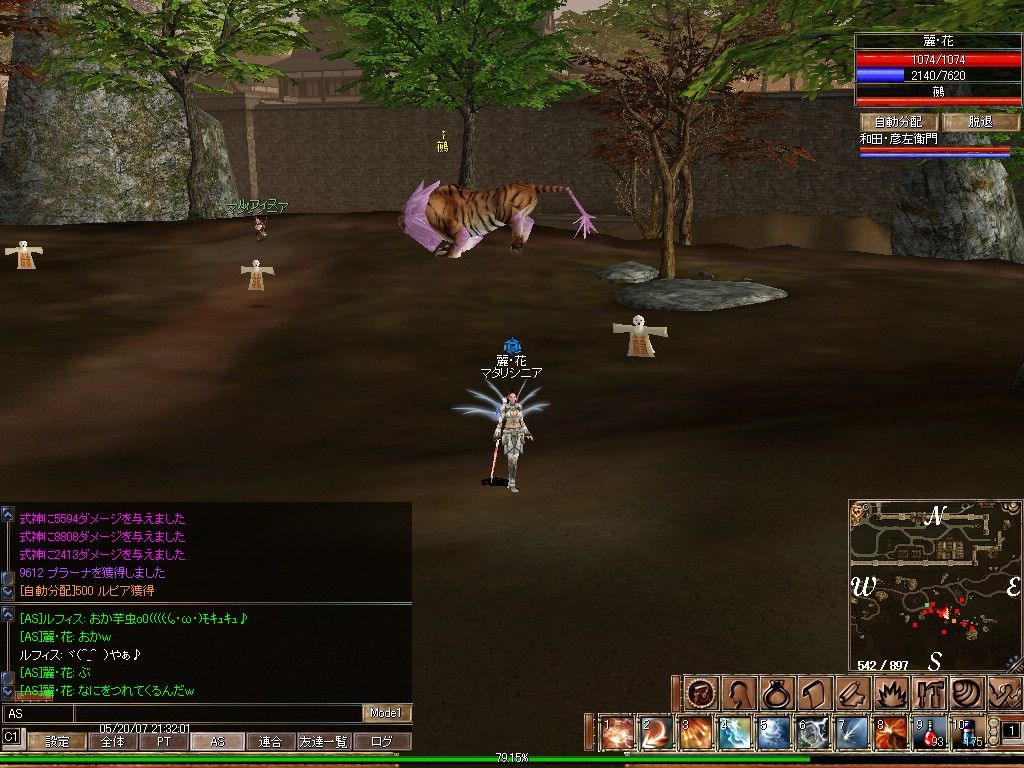Screen dimensions: 1024x768
Task: Leave the party with 脱退 button
Action: [979, 121]
